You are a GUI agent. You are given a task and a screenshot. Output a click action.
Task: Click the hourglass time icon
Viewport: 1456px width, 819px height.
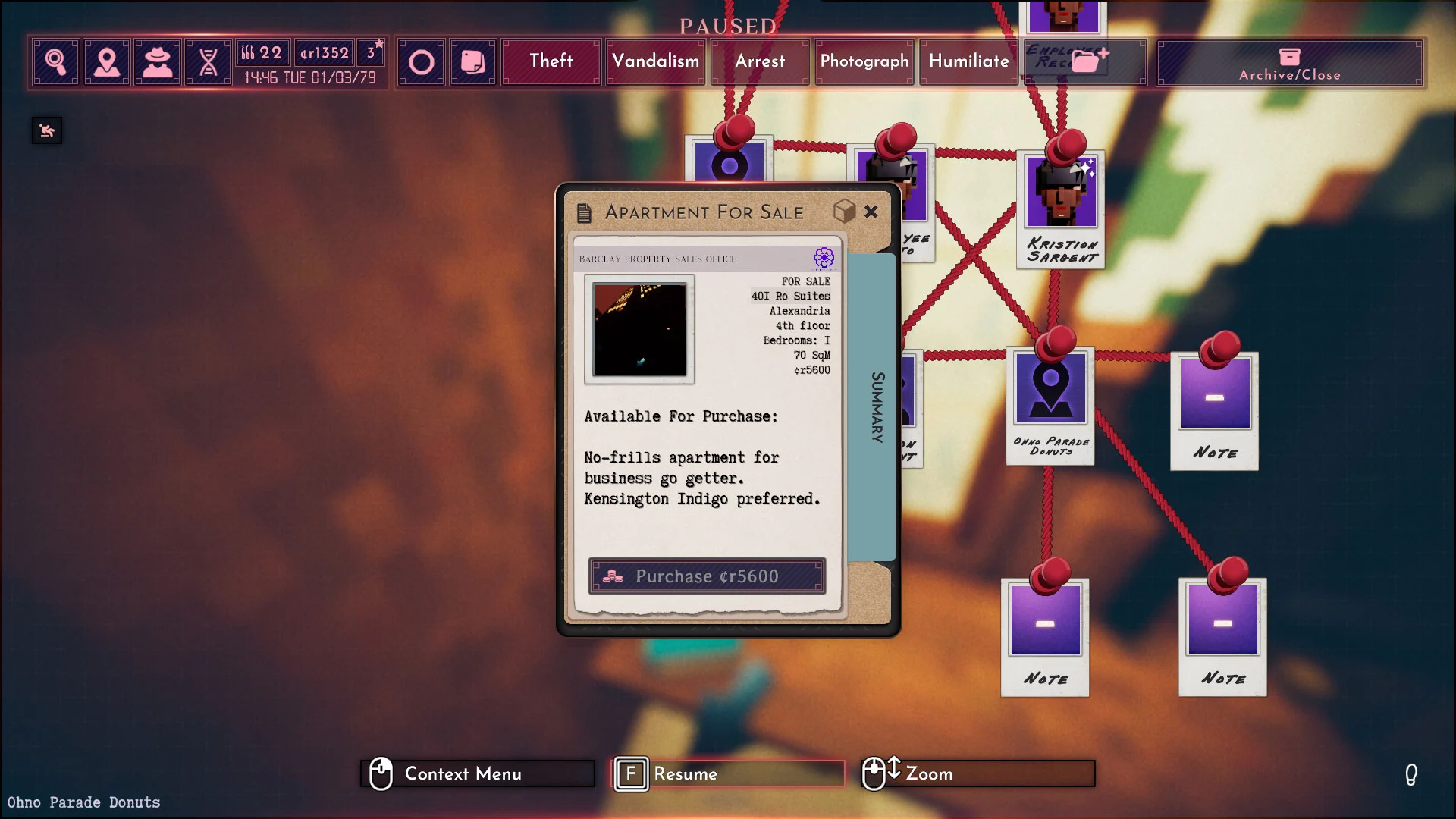pyautogui.click(x=209, y=62)
